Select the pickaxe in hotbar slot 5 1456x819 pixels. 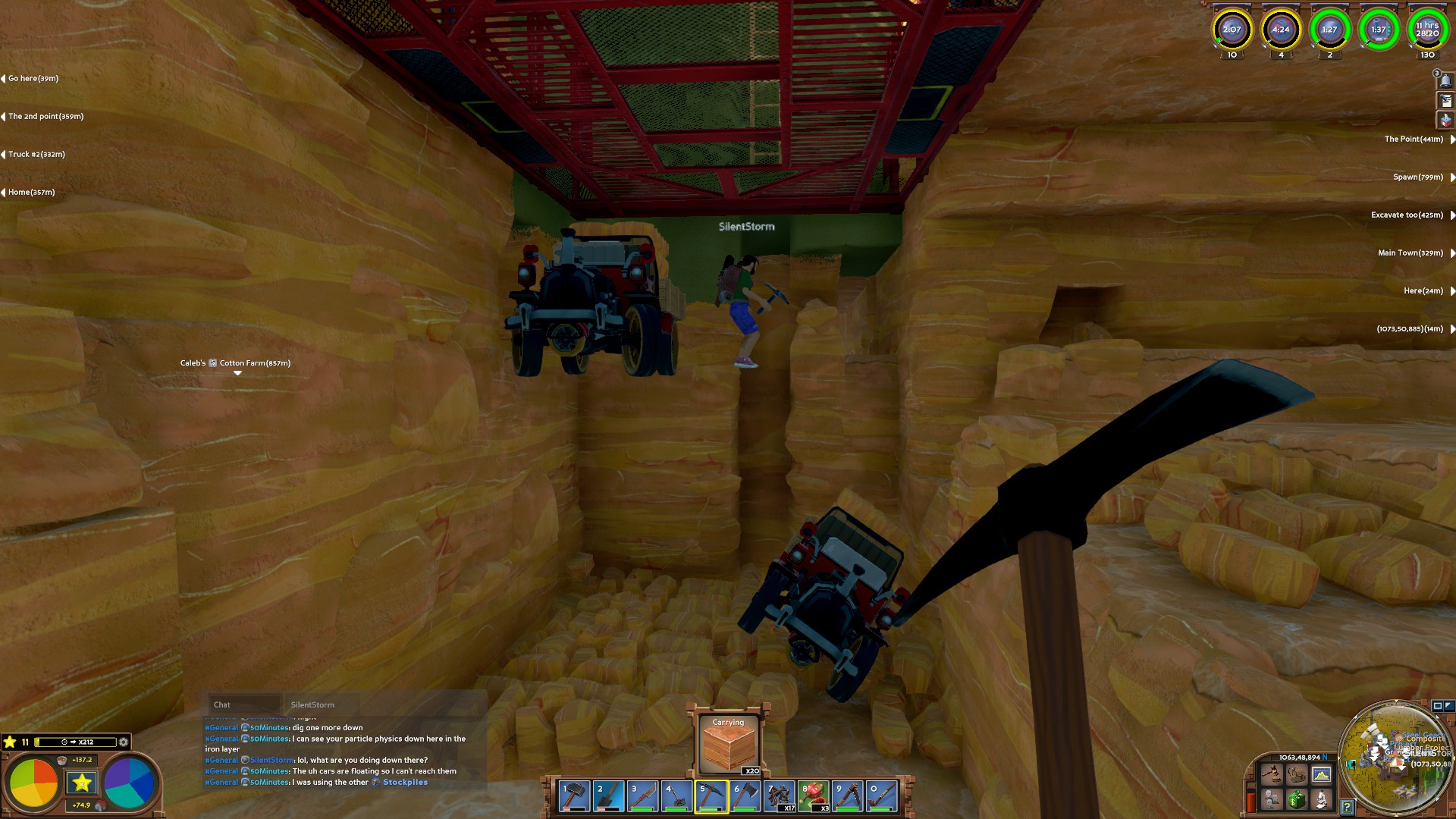[713, 796]
